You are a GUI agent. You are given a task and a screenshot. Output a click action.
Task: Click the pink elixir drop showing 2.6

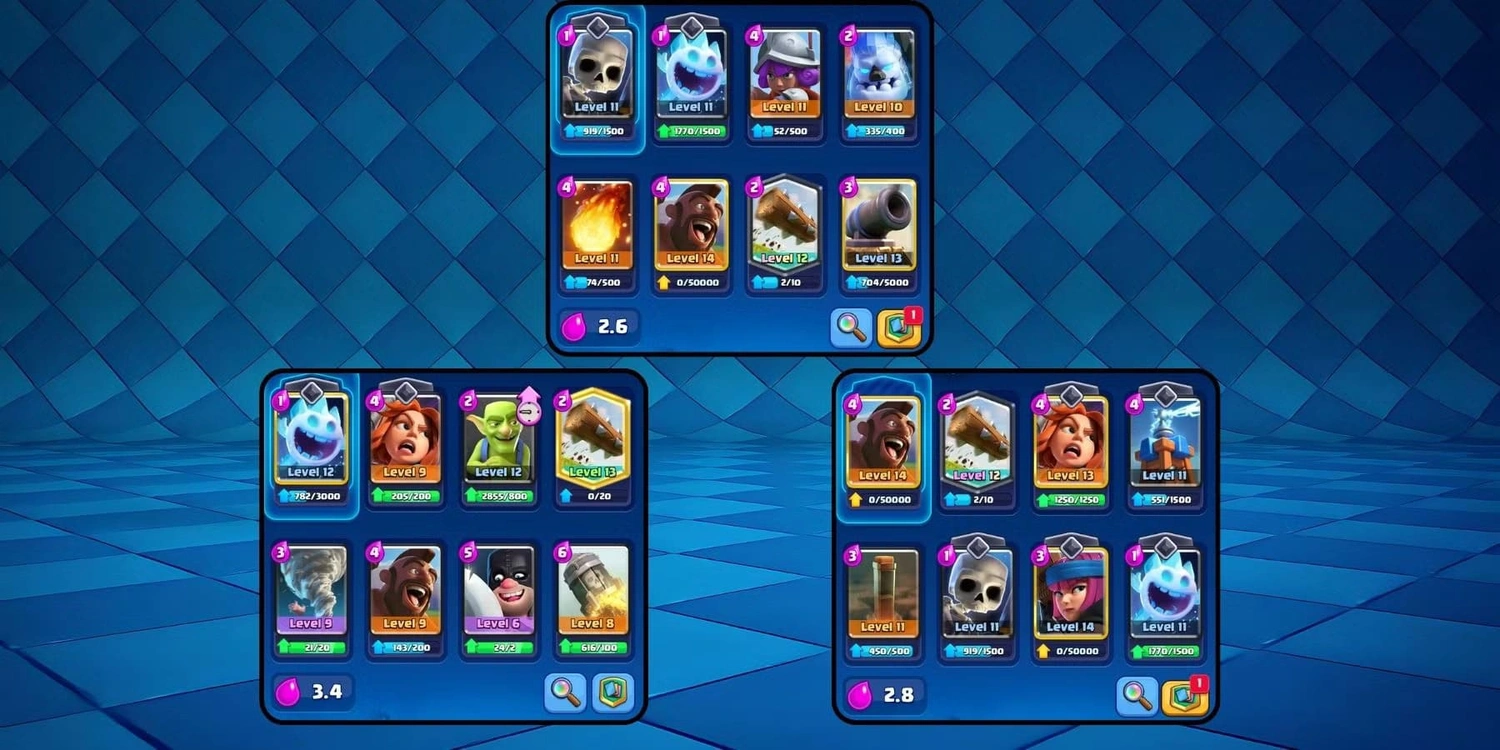click(597, 325)
